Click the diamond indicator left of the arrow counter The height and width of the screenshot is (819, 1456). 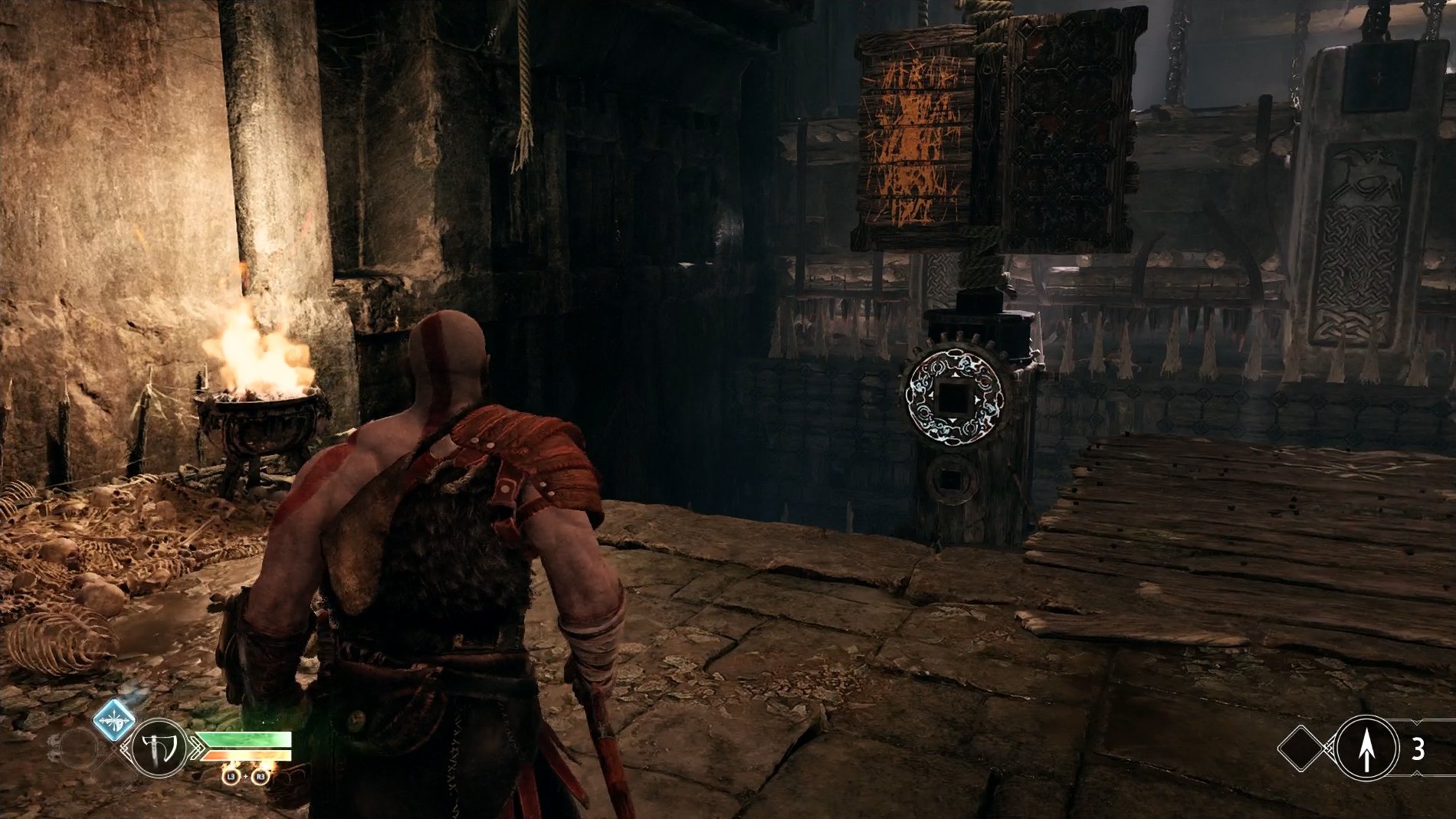click(x=1300, y=749)
